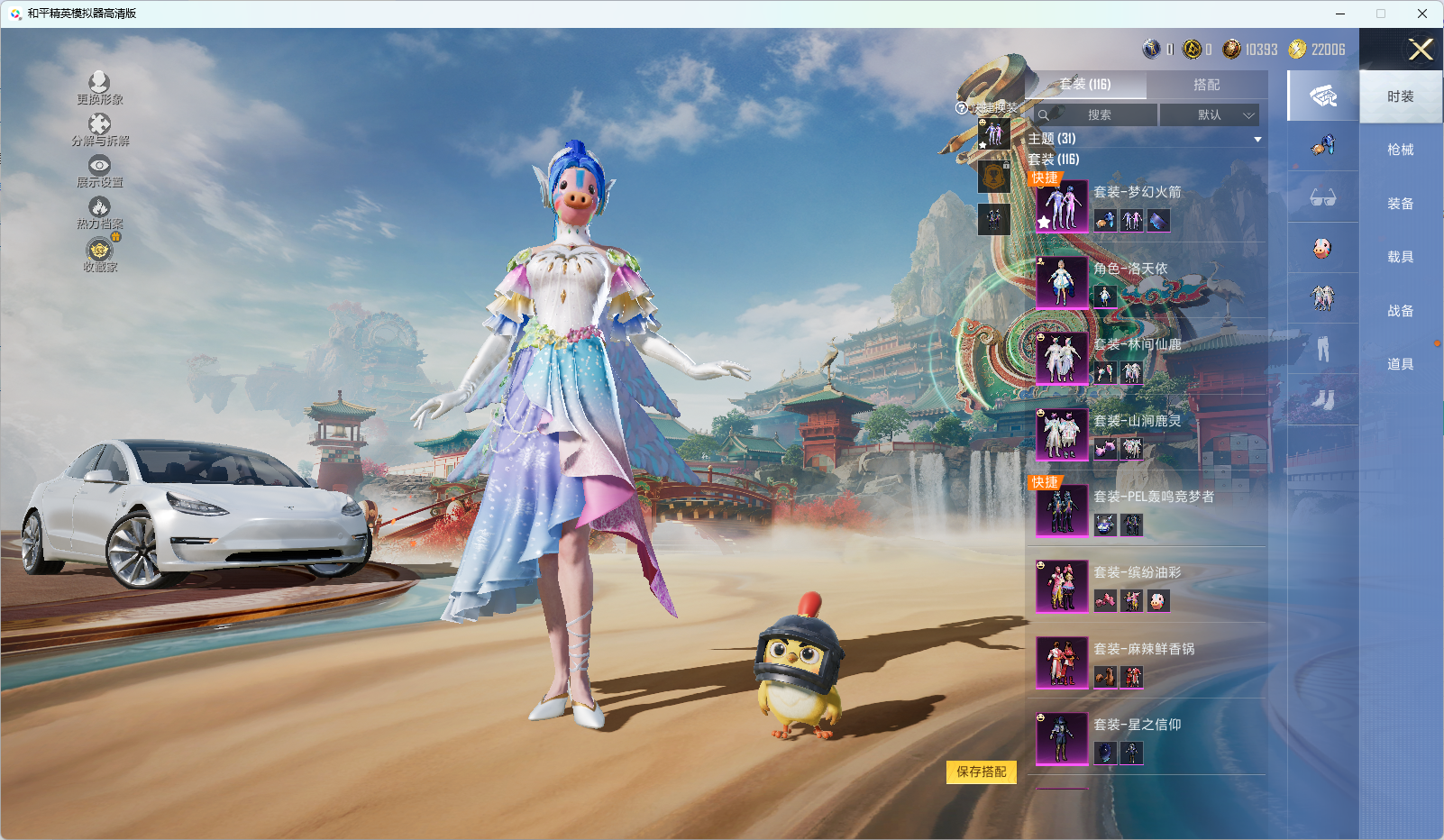Switch to the 搭配 tab

point(1206,85)
